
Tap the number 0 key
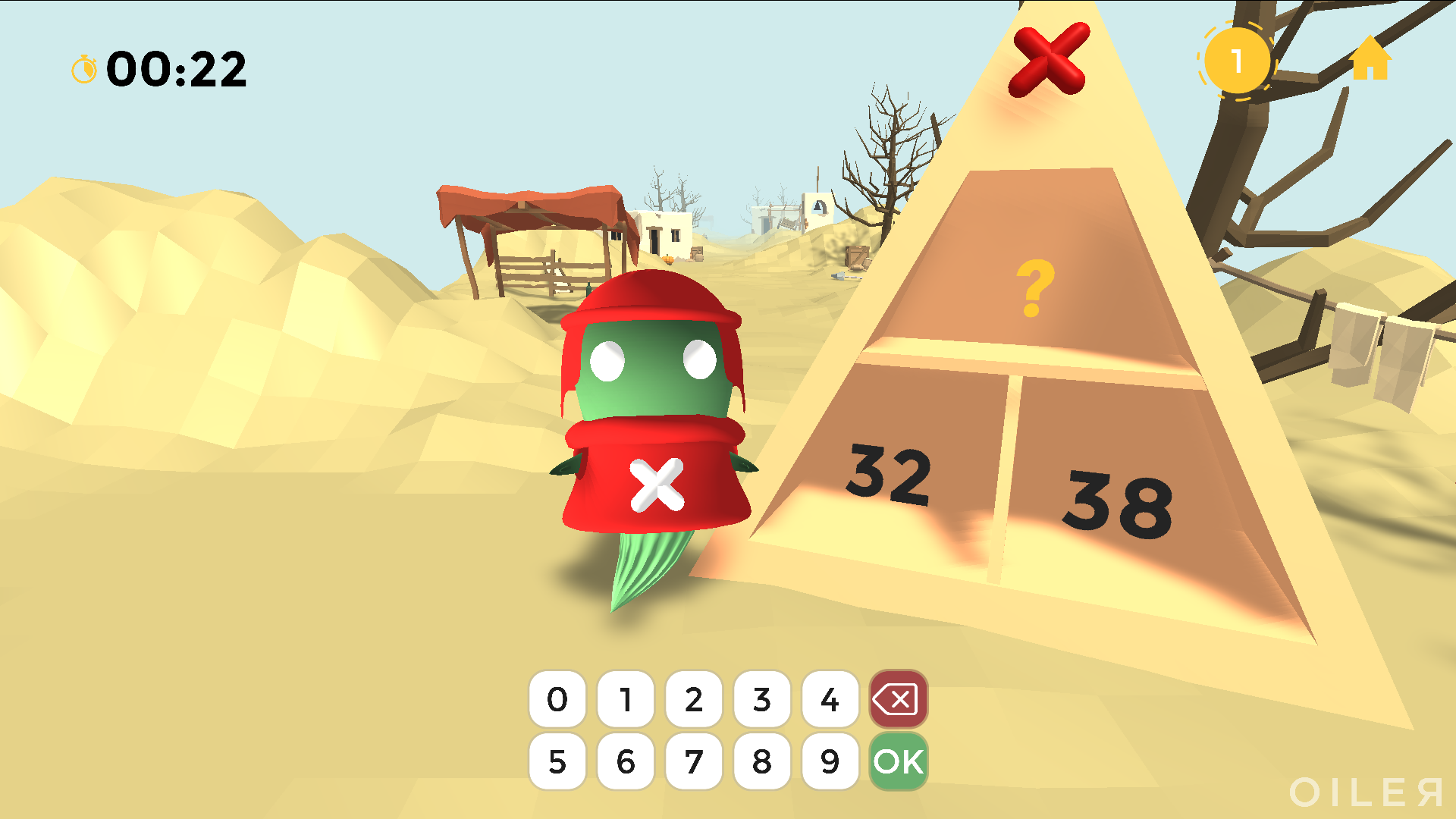(x=557, y=699)
